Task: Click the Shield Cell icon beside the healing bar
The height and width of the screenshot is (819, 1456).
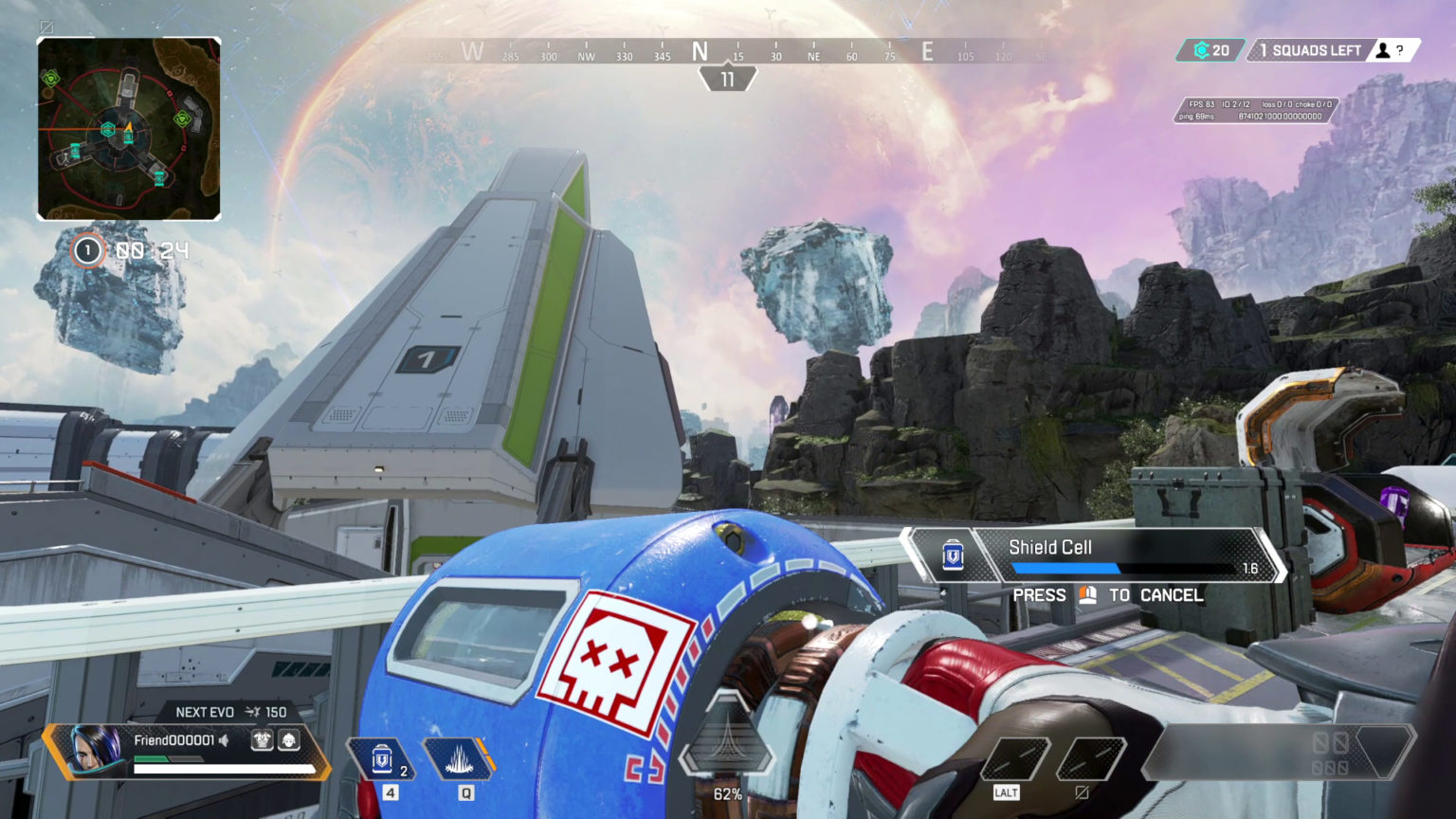Action: pyautogui.click(x=953, y=555)
